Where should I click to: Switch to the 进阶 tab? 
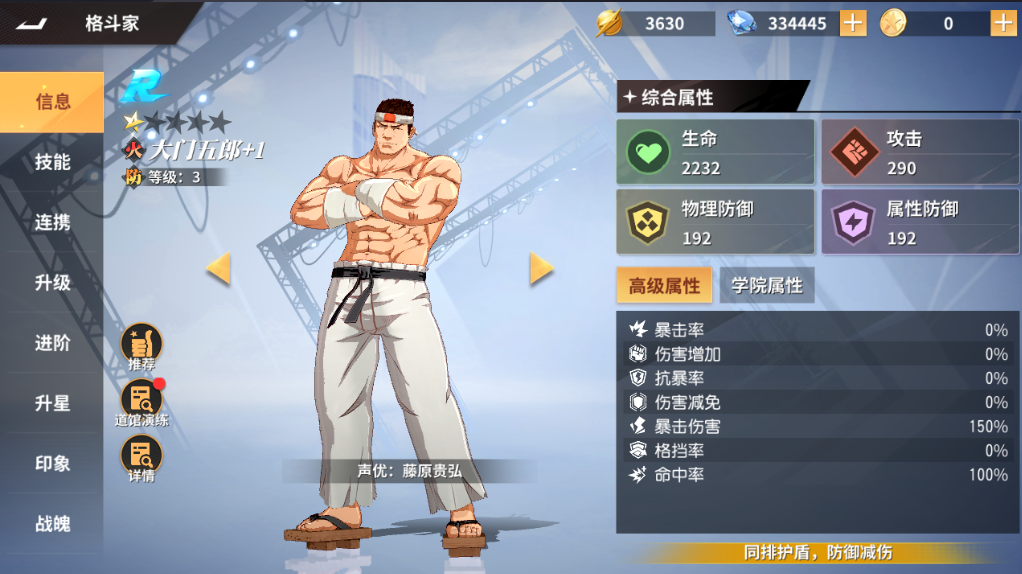tap(53, 343)
